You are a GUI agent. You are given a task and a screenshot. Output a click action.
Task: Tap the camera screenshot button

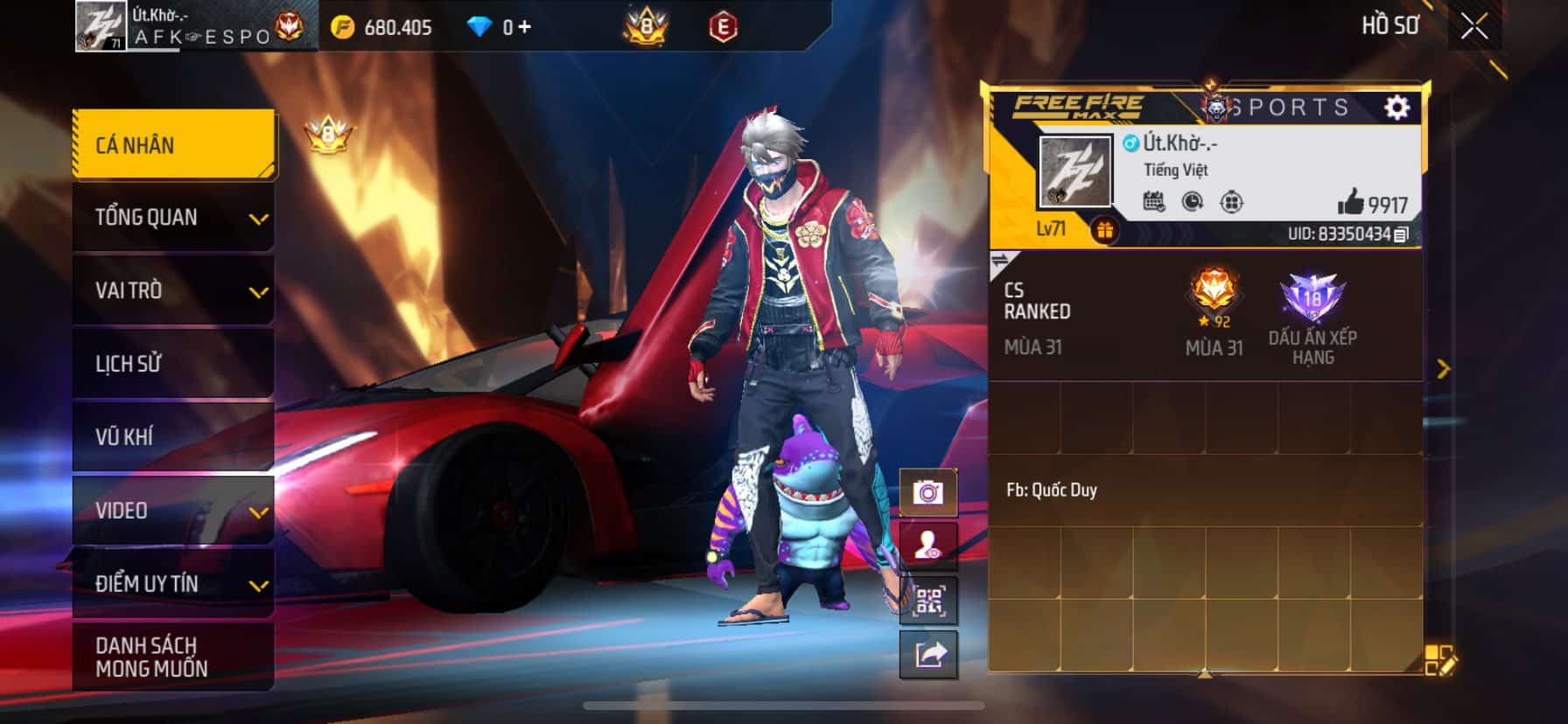[x=928, y=493]
